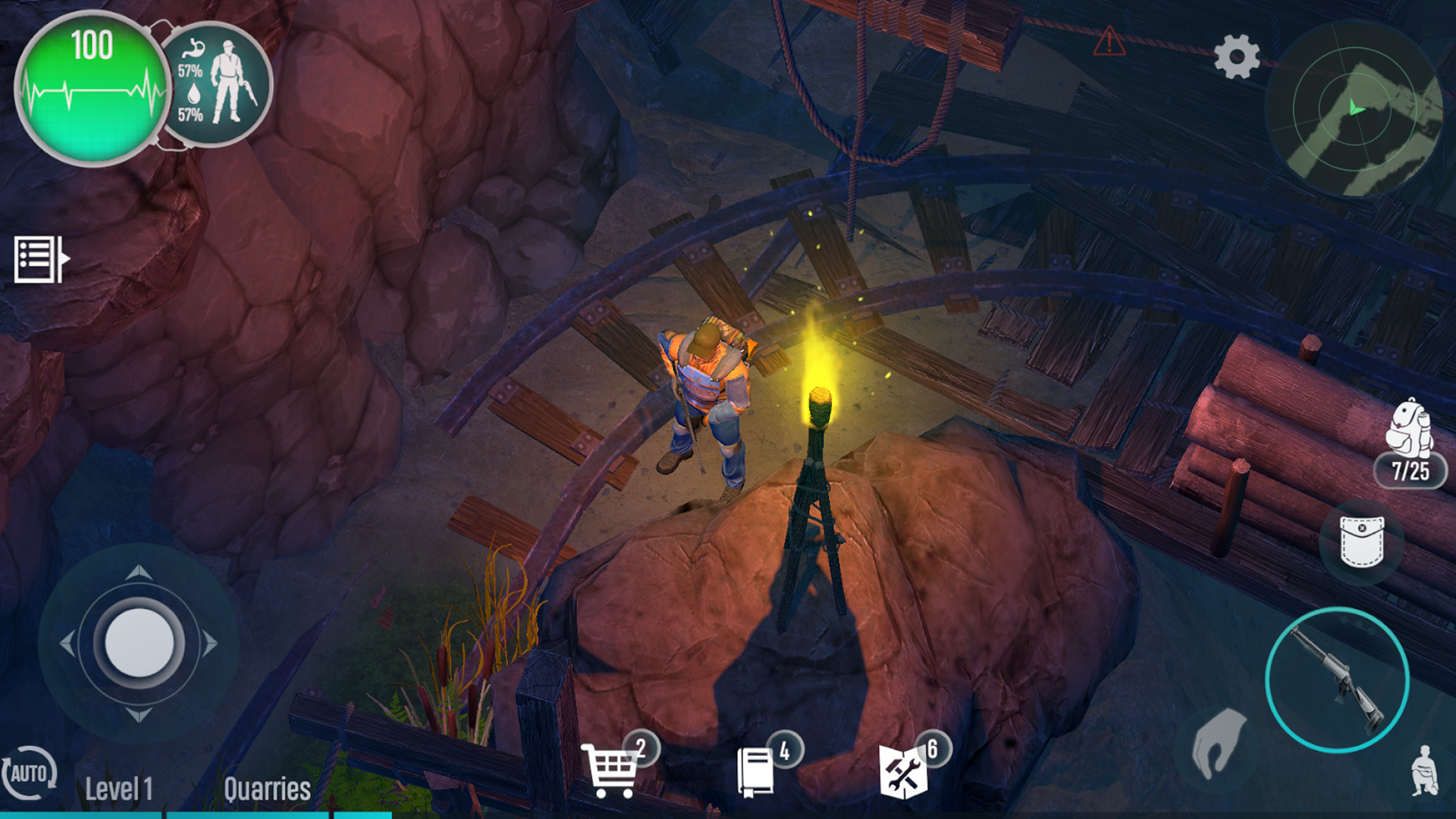Select the Quarries location label
The width and height of the screenshot is (1456, 819).
267,789
